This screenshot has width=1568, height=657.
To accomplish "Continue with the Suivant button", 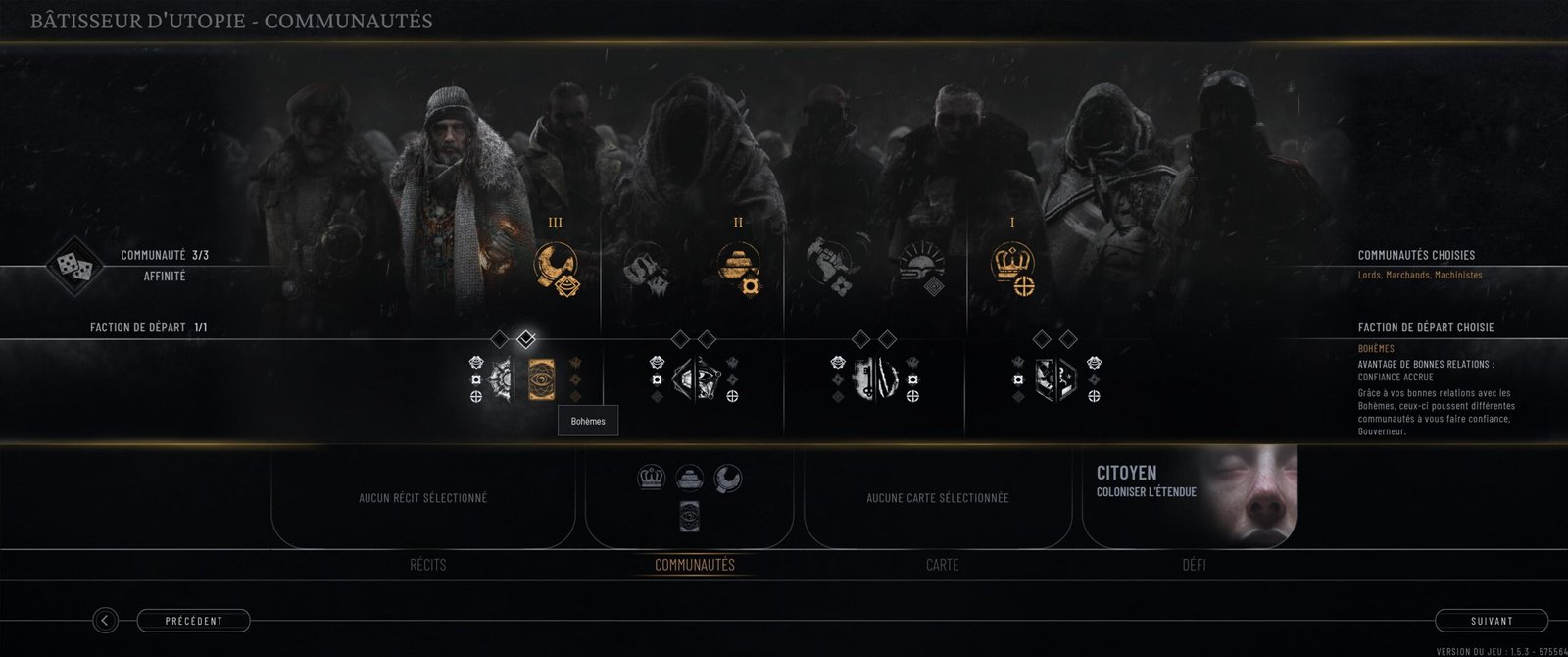I will click(1491, 621).
